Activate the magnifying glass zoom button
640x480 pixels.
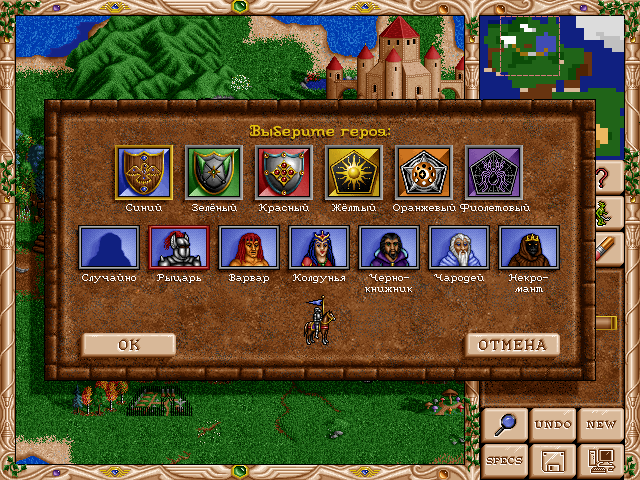[x=505, y=424]
